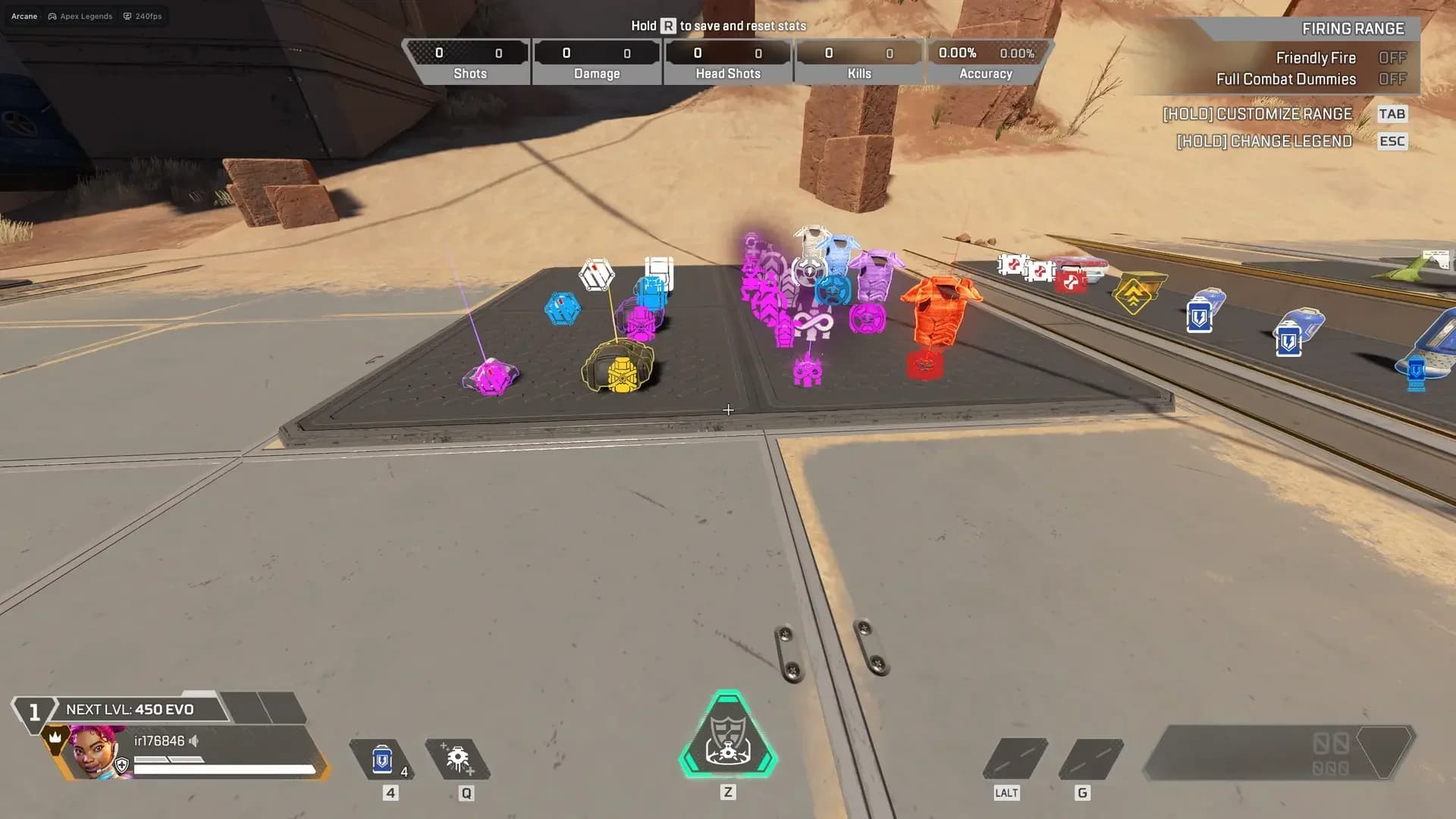The image size is (1456, 819).
Task: Click the Accuracy stat counter
Action: pos(985,61)
